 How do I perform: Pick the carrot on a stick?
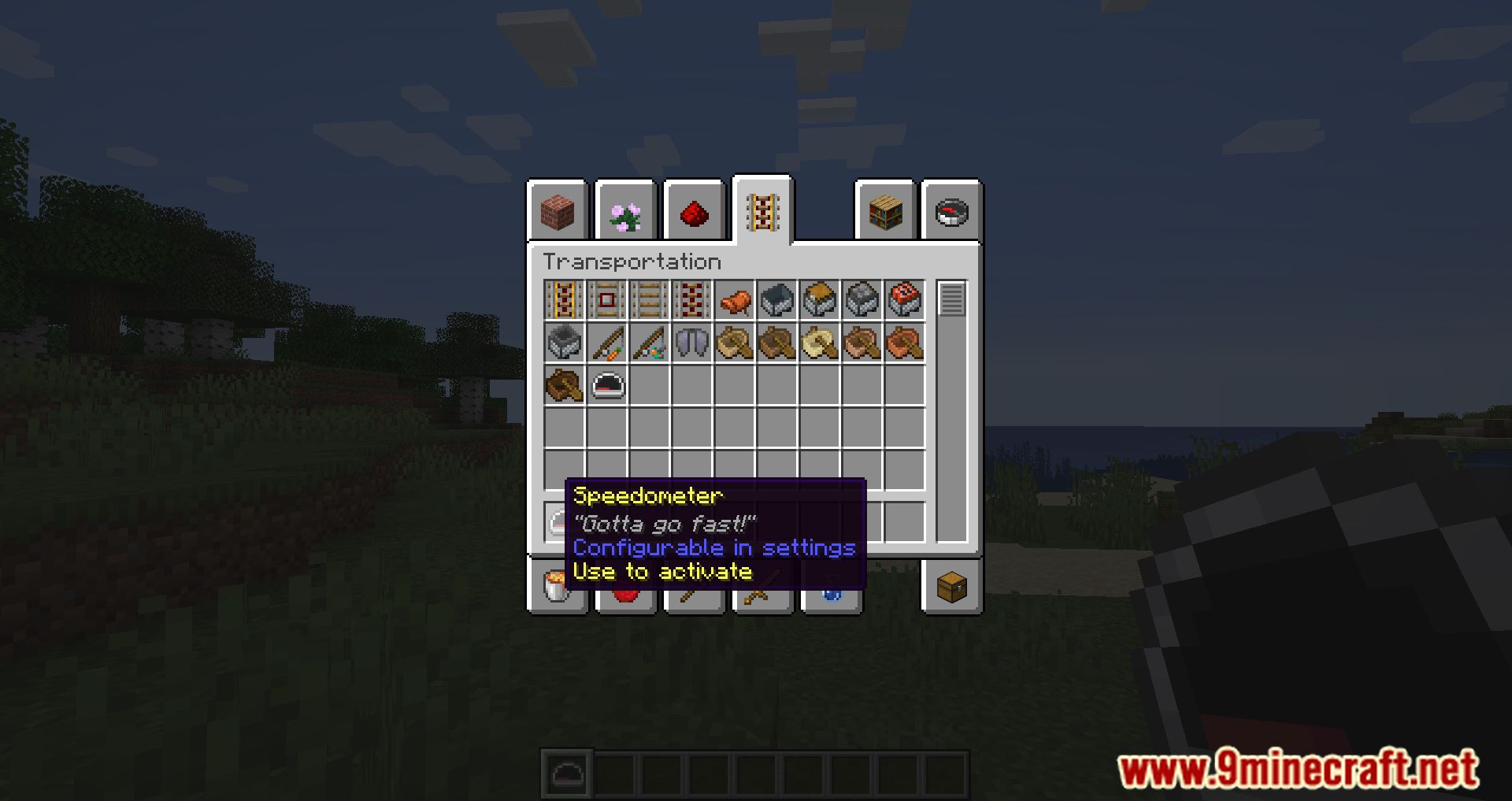[x=606, y=342]
